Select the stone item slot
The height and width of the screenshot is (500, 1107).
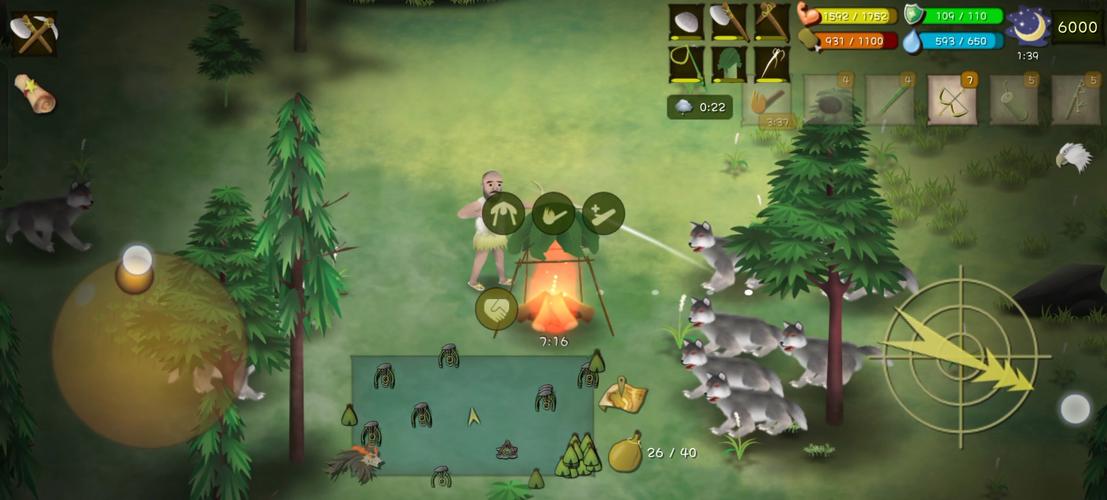point(686,22)
